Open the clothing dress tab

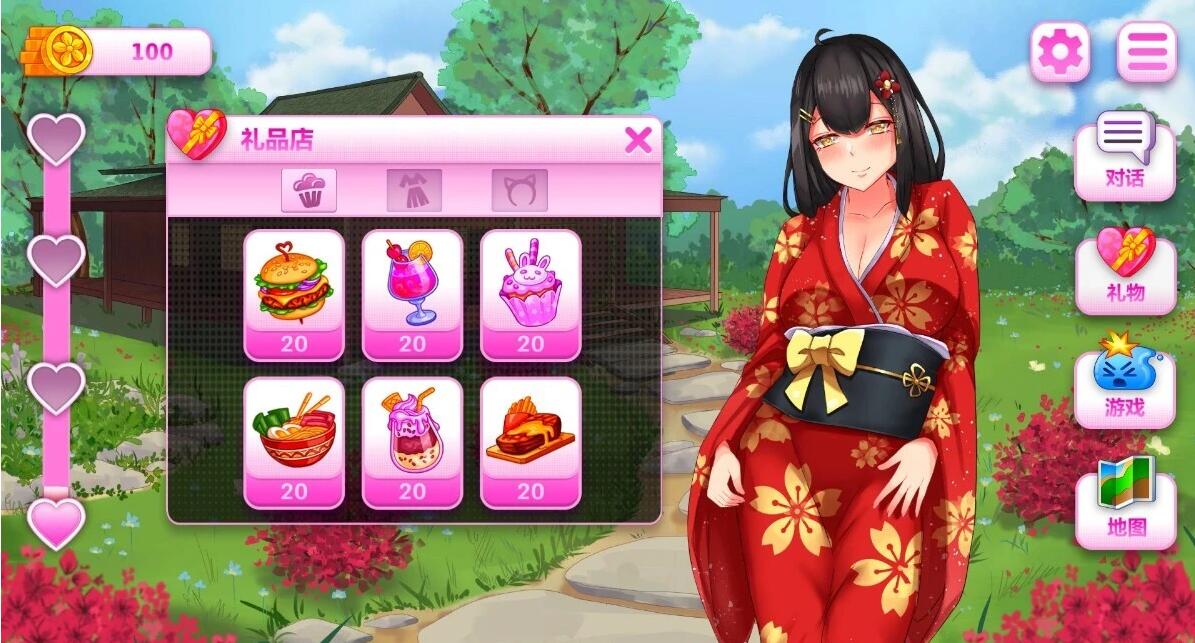point(414,190)
